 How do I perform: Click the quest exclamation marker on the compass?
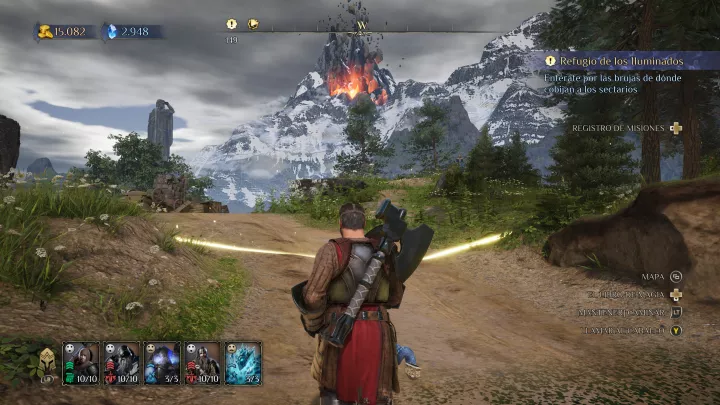232,24
